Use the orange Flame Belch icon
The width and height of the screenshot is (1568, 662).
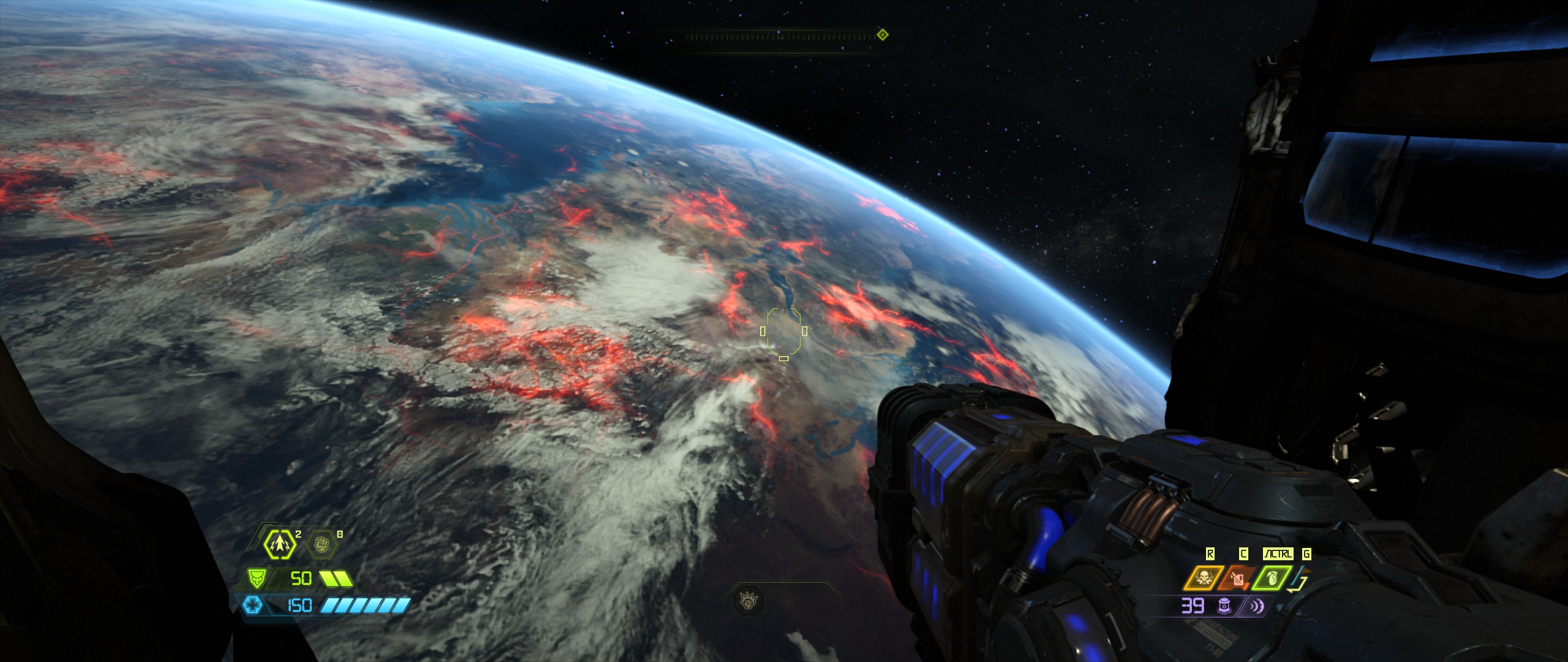[1237, 578]
